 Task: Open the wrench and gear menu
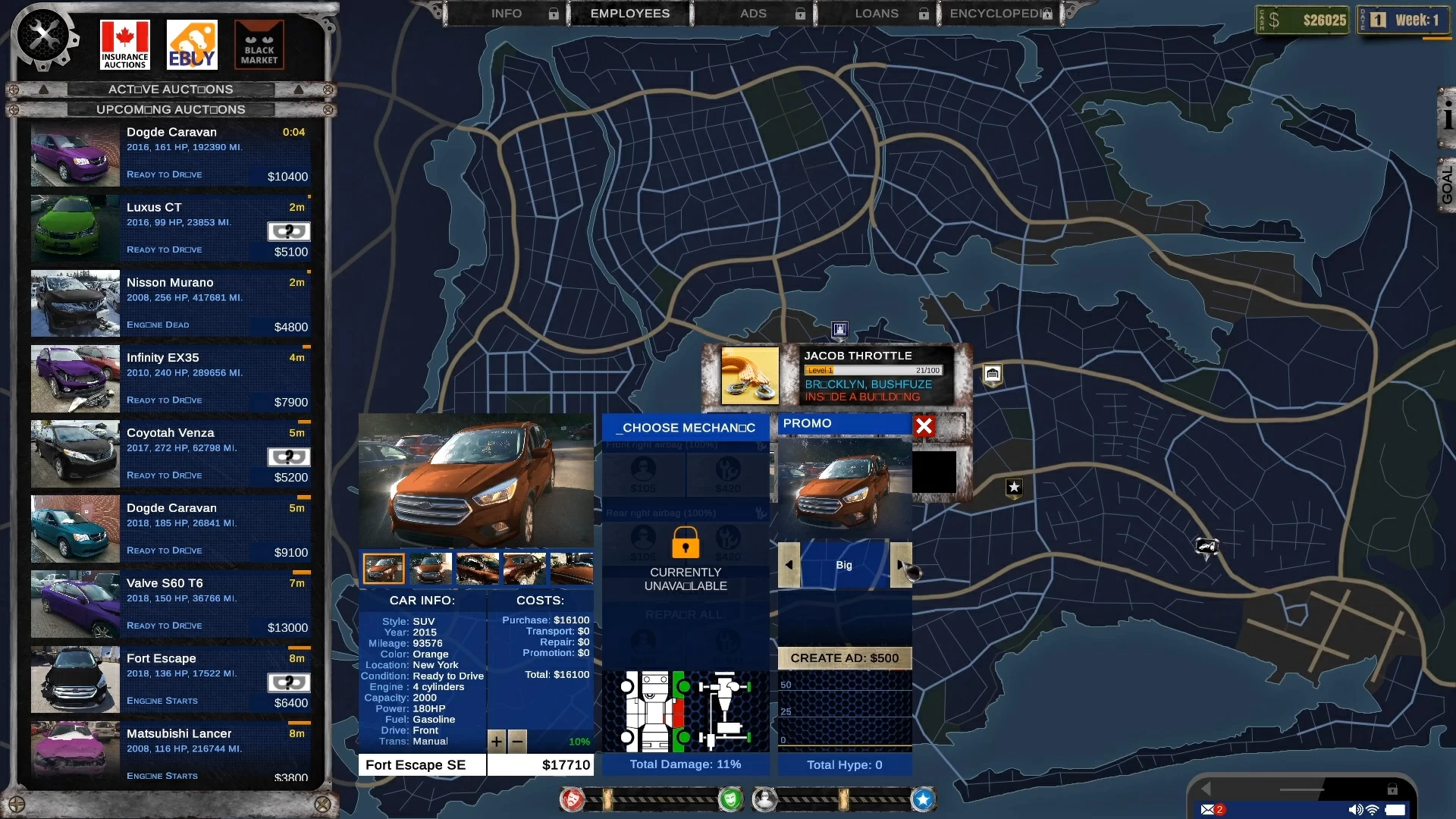coord(43,36)
